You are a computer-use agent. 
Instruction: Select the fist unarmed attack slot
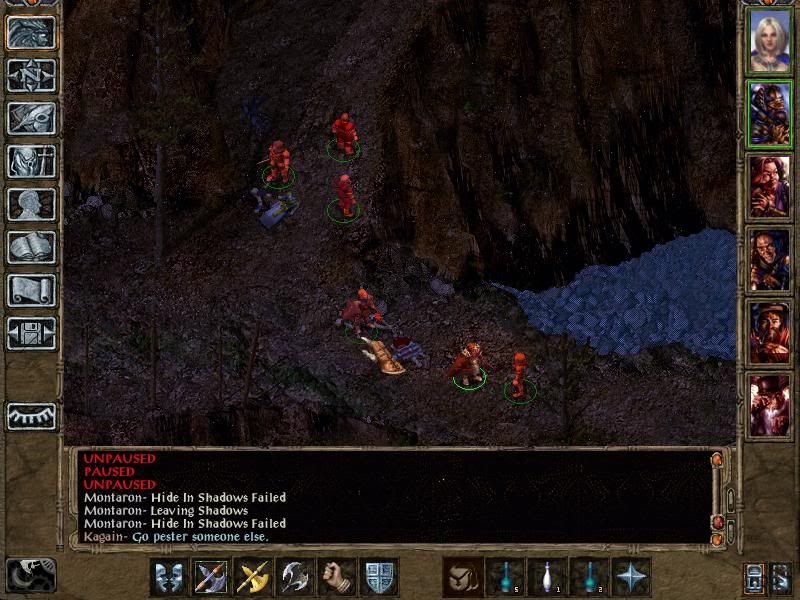pyautogui.click(x=337, y=577)
